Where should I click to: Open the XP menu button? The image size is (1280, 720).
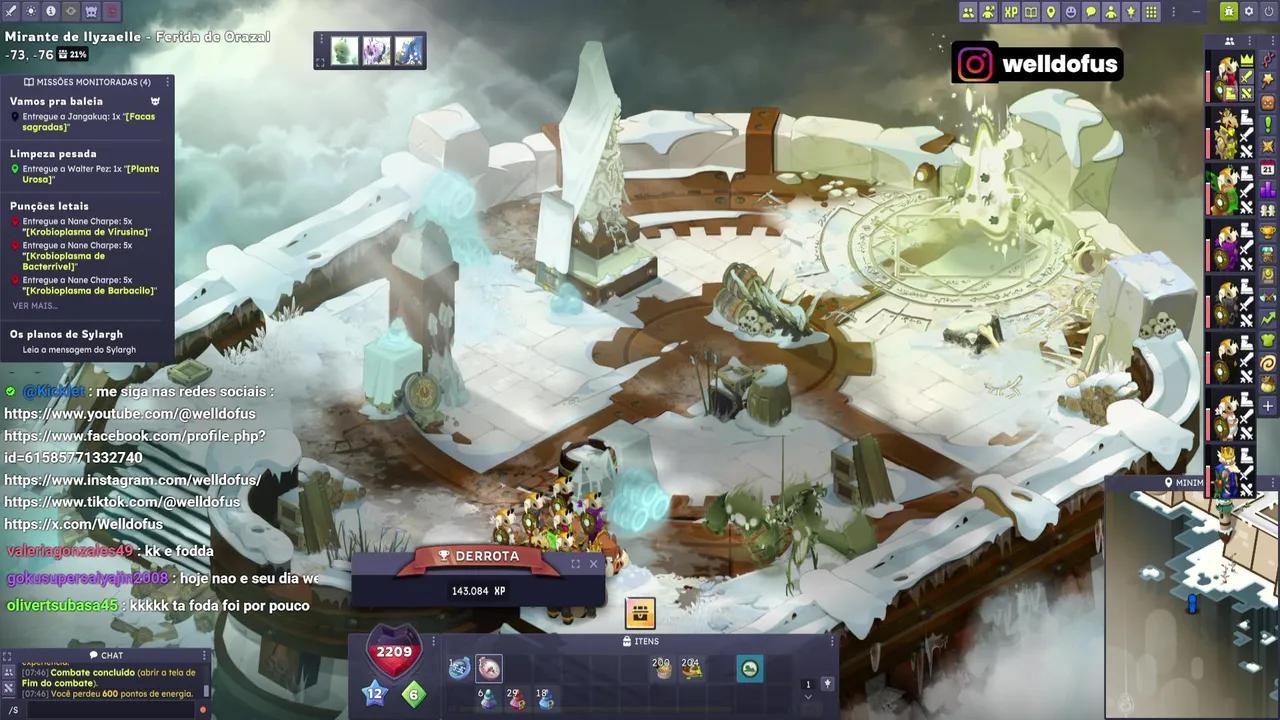[x=1010, y=12]
